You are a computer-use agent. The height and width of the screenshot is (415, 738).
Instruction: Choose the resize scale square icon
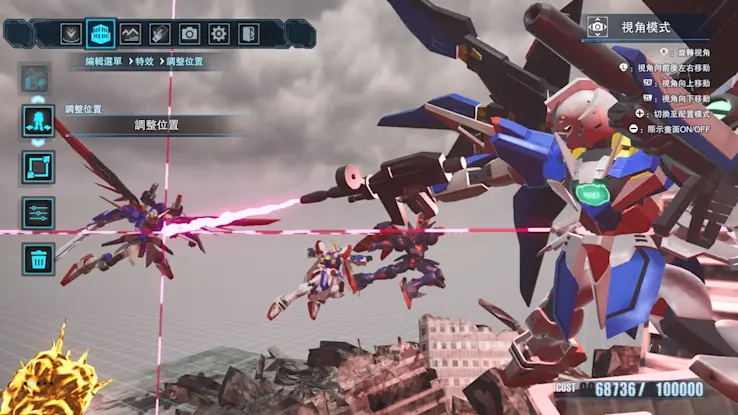pyautogui.click(x=38, y=167)
